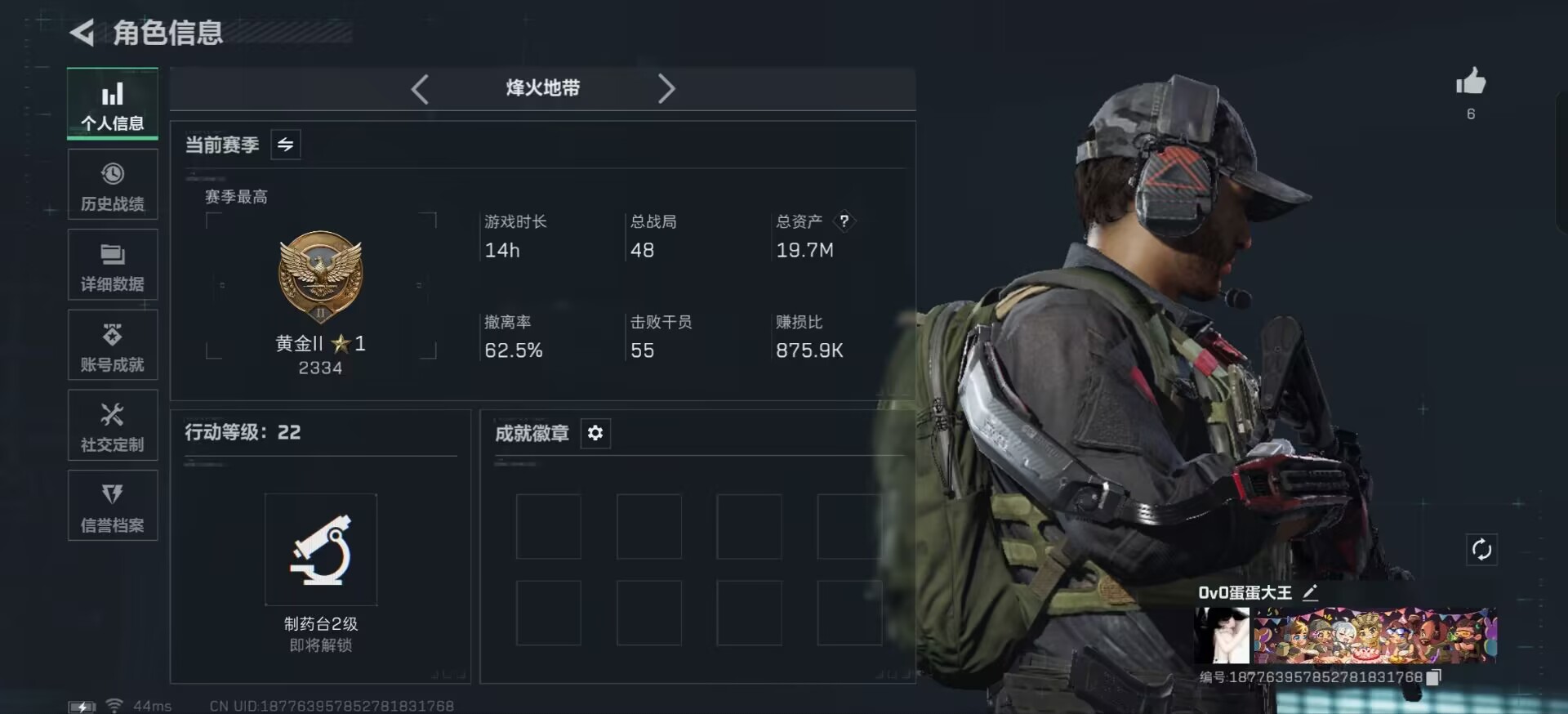Click the left arrow beside 烽火地带
1568x714 pixels.
[x=420, y=89]
